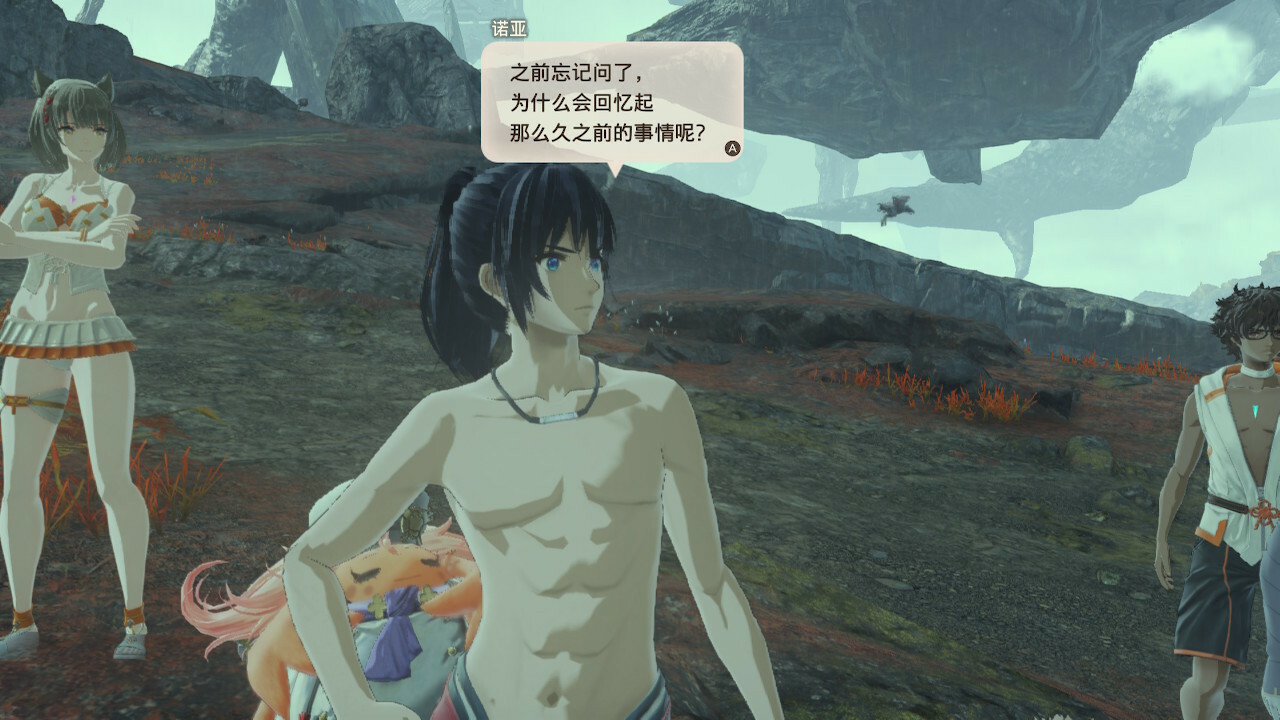The width and height of the screenshot is (1280, 720).
Task: Advance the speech bubble dialogue from 诺亚
Action: click(x=732, y=148)
